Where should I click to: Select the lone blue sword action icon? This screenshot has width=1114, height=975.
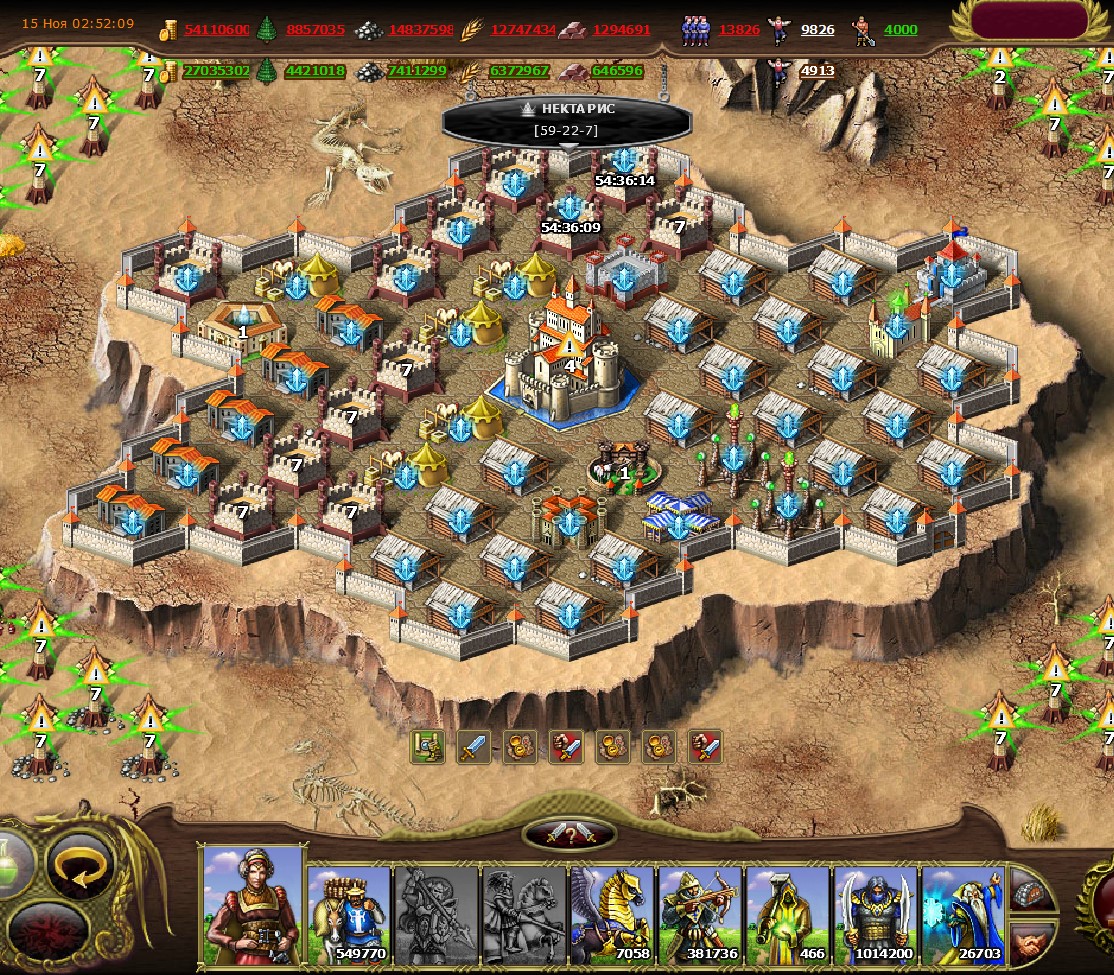click(473, 746)
